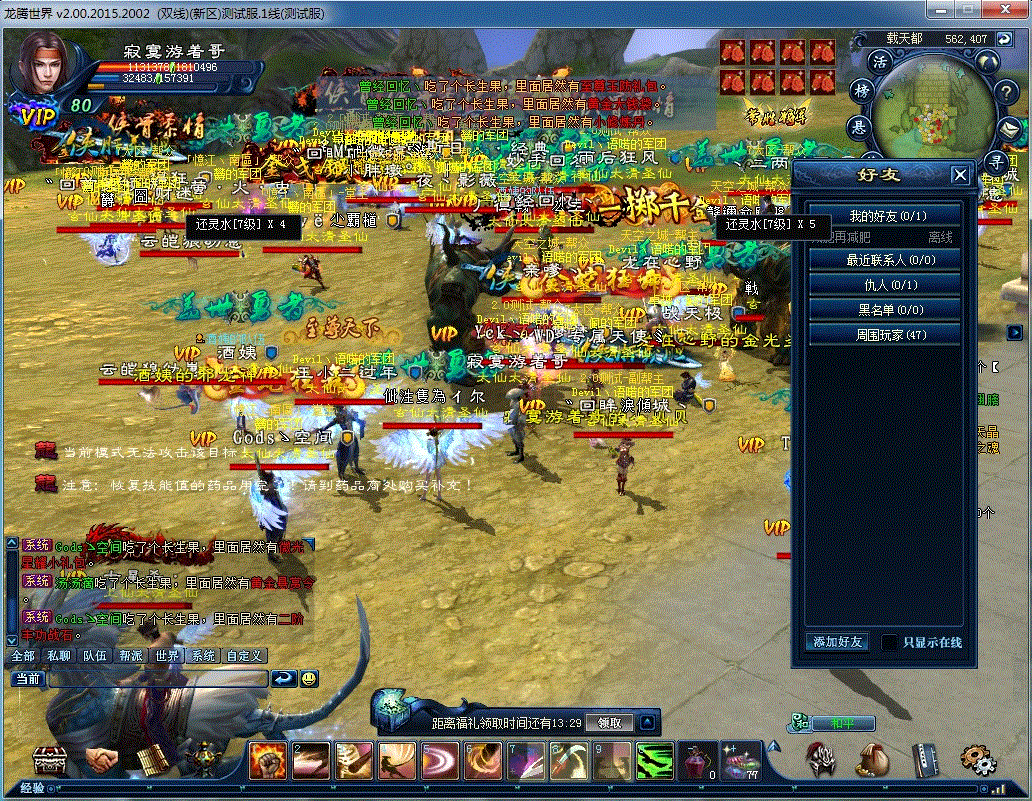Click the 添加好友 add friend button
1032x801 pixels.
click(x=837, y=642)
